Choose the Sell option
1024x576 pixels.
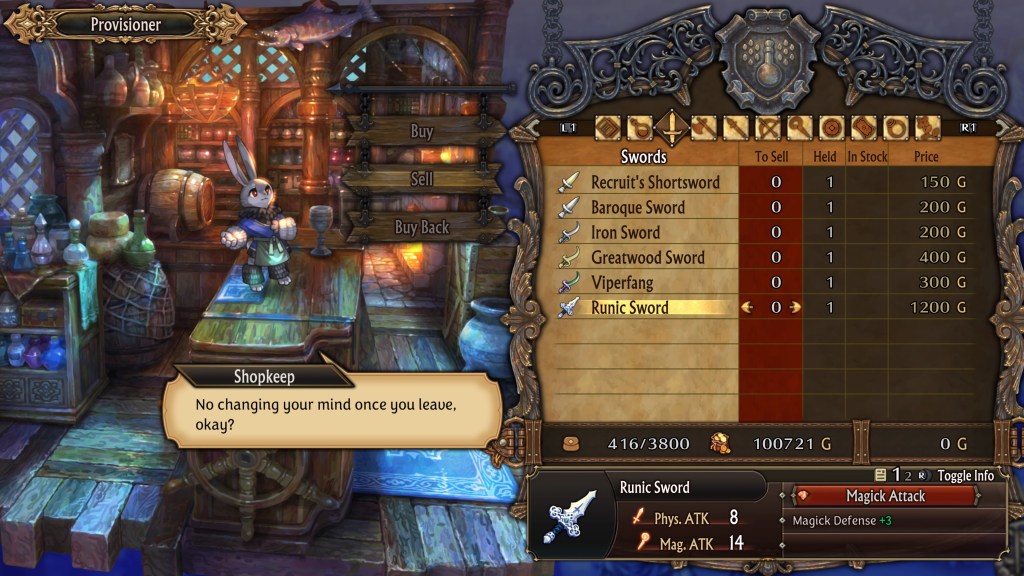[x=422, y=179]
